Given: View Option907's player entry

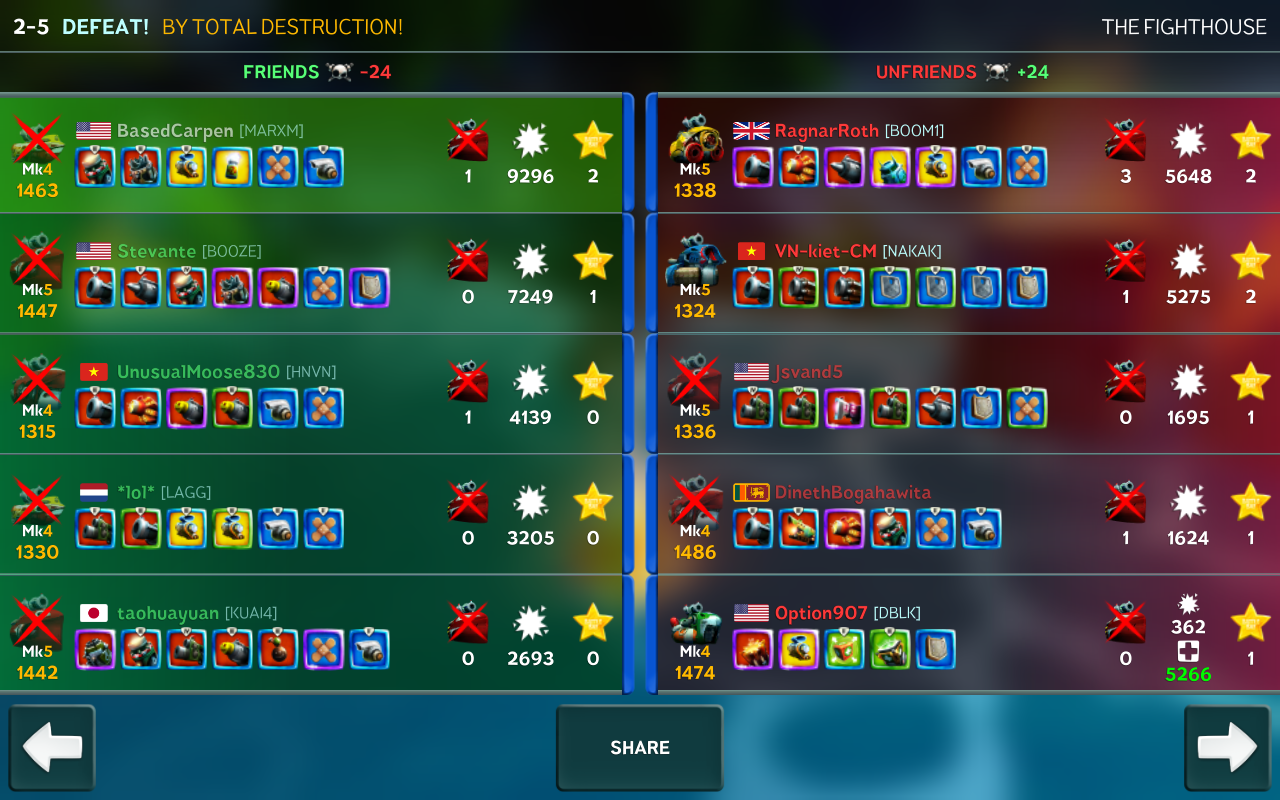Looking at the screenshot, I should 965,635.
